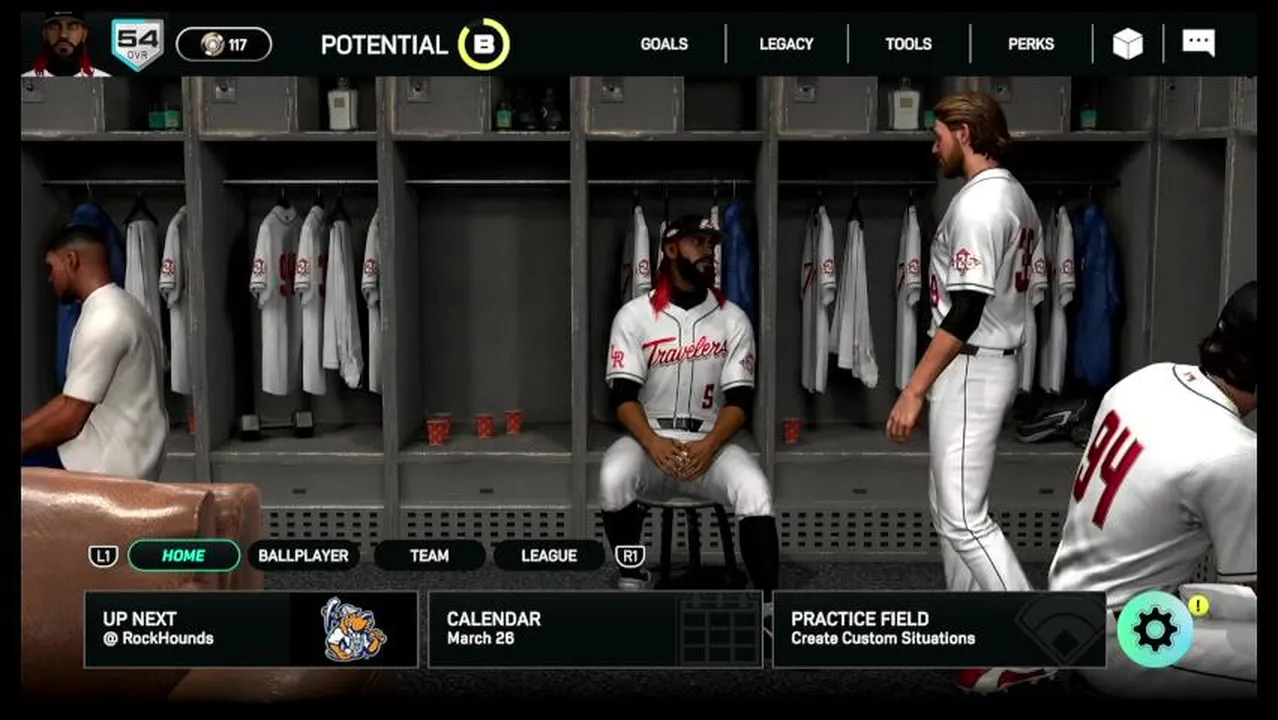The width and height of the screenshot is (1278, 720).
Task: Show the Perks menu
Action: [1030, 44]
